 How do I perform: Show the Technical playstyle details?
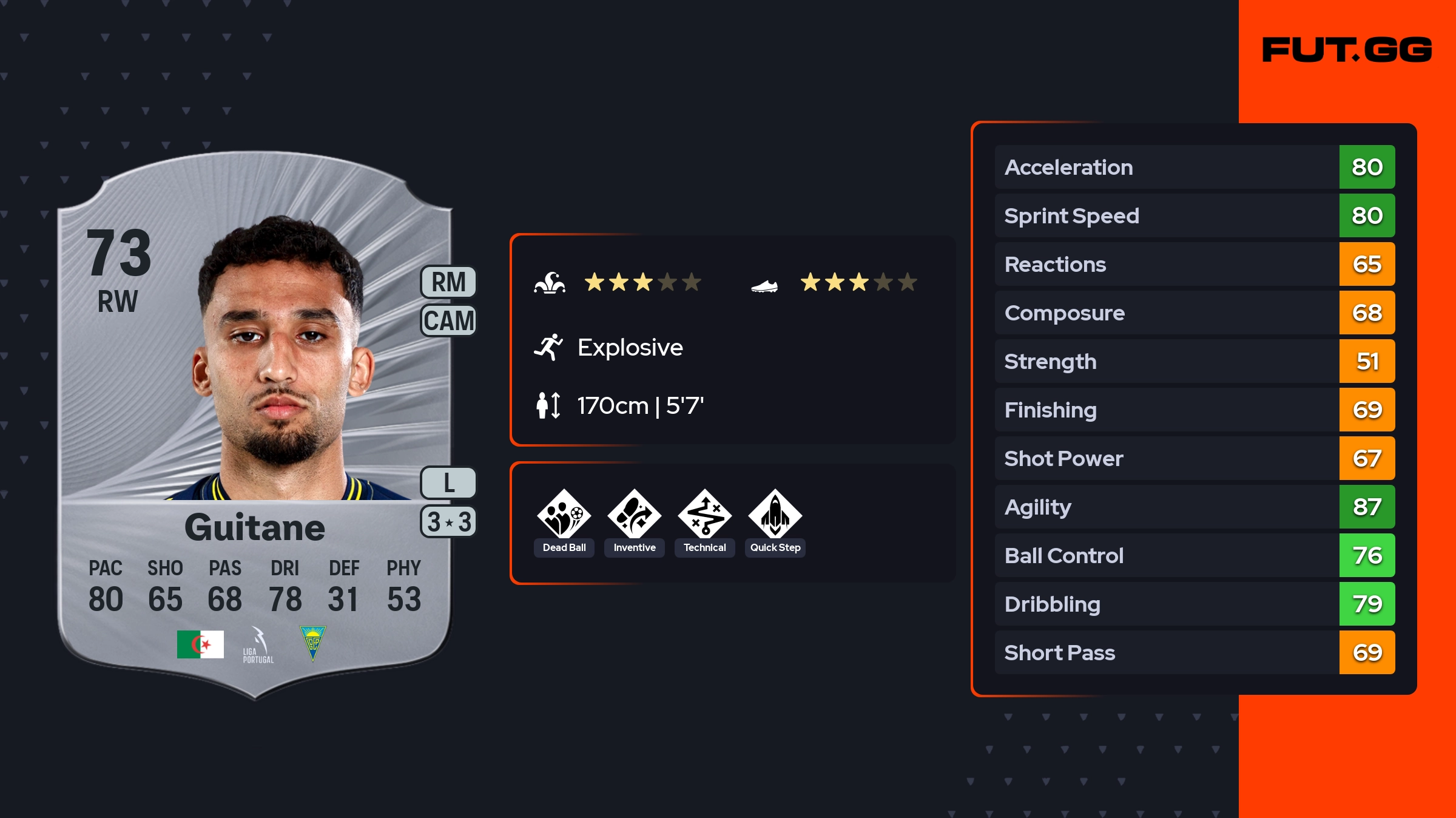click(x=704, y=515)
